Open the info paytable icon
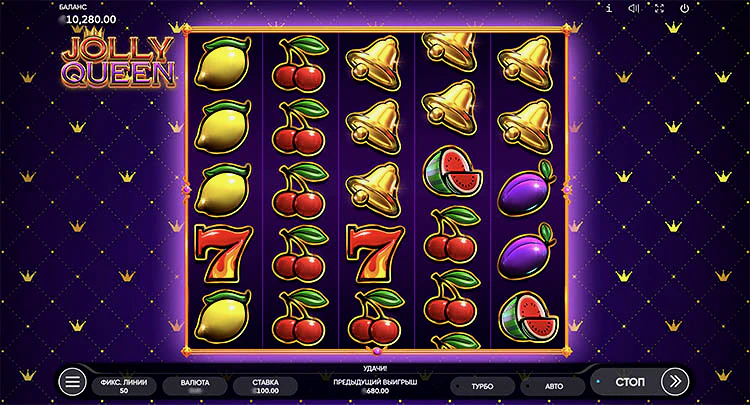The height and width of the screenshot is (405, 750). tap(609, 8)
